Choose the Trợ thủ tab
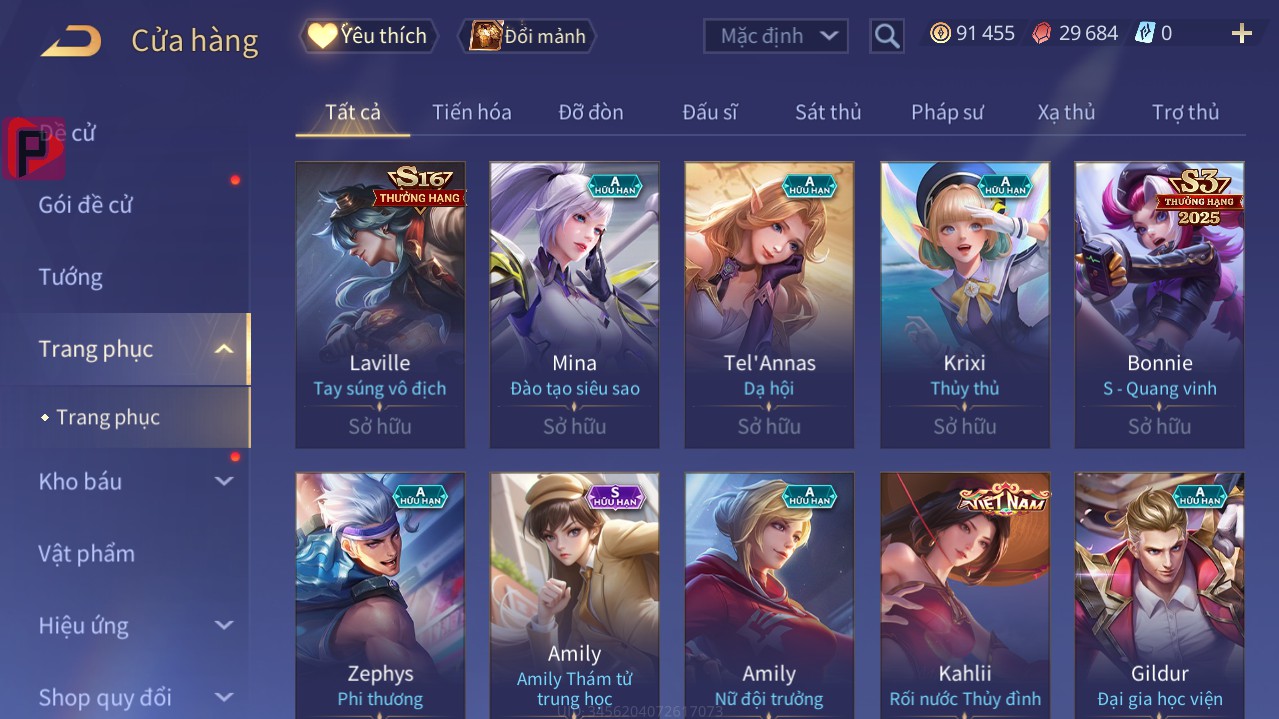 point(1185,112)
